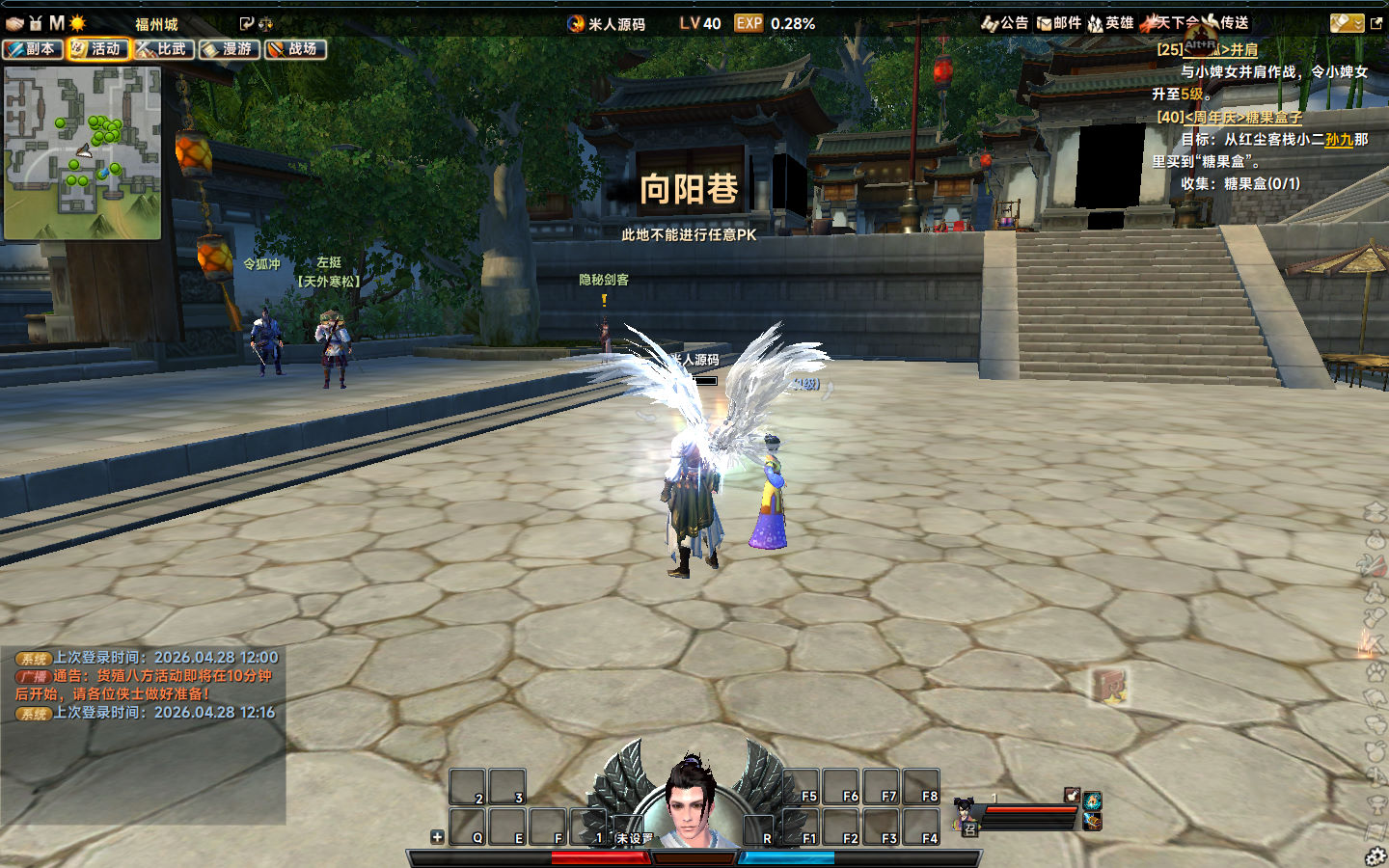Image resolution: width=1389 pixels, height=868 pixels.
Task: Click the plus button beside the skill bar
Action: [x=437, y=837]
